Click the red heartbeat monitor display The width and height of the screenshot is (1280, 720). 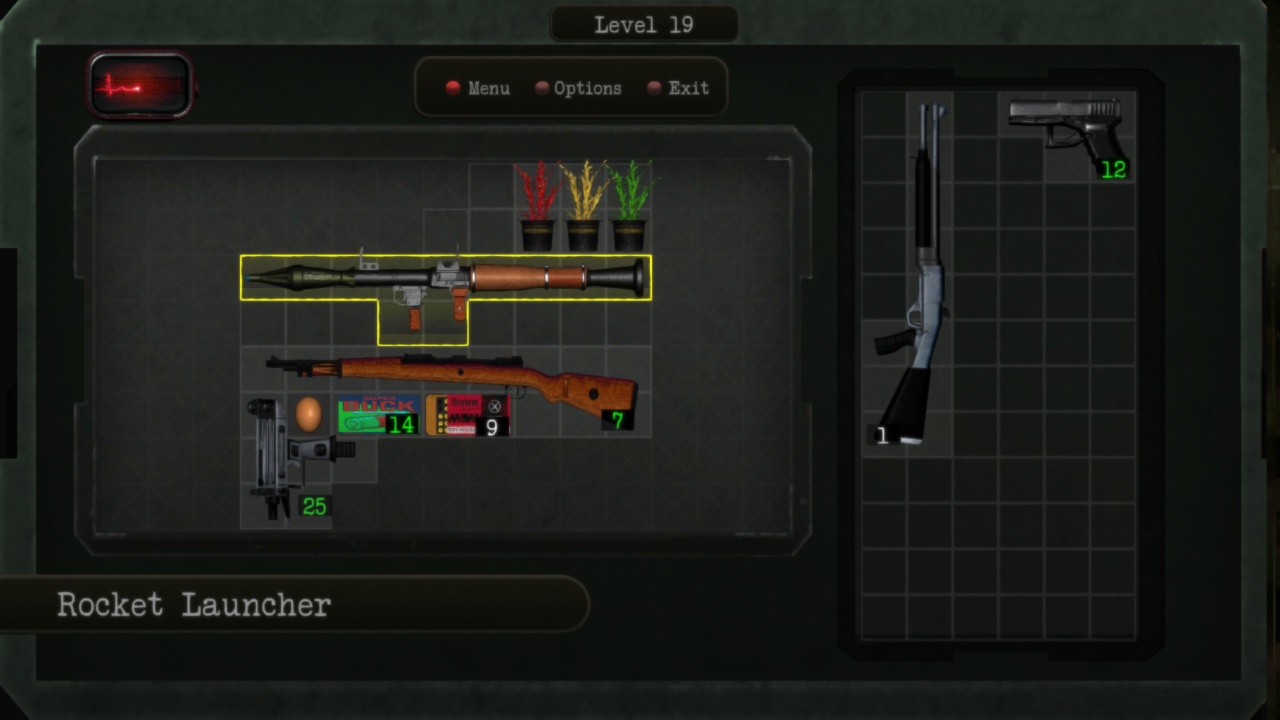click(x=140, y=83)
